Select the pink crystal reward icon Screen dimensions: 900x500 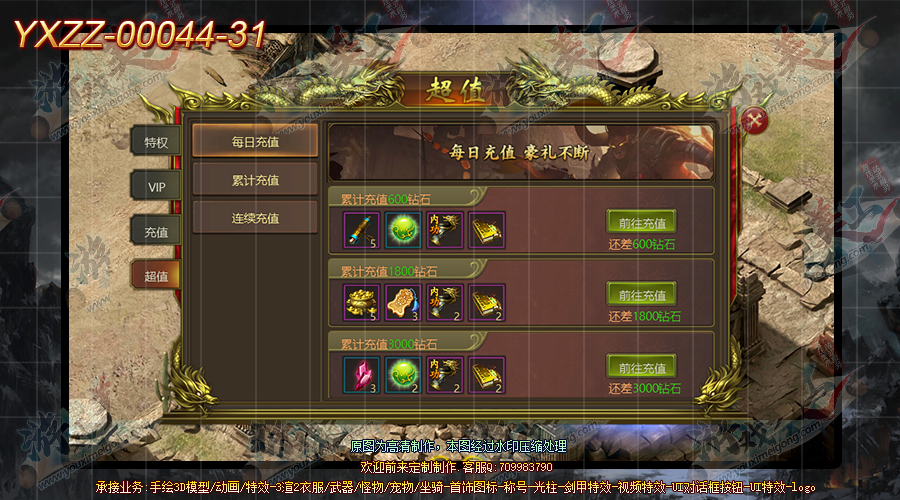click(x=359, y=374)
